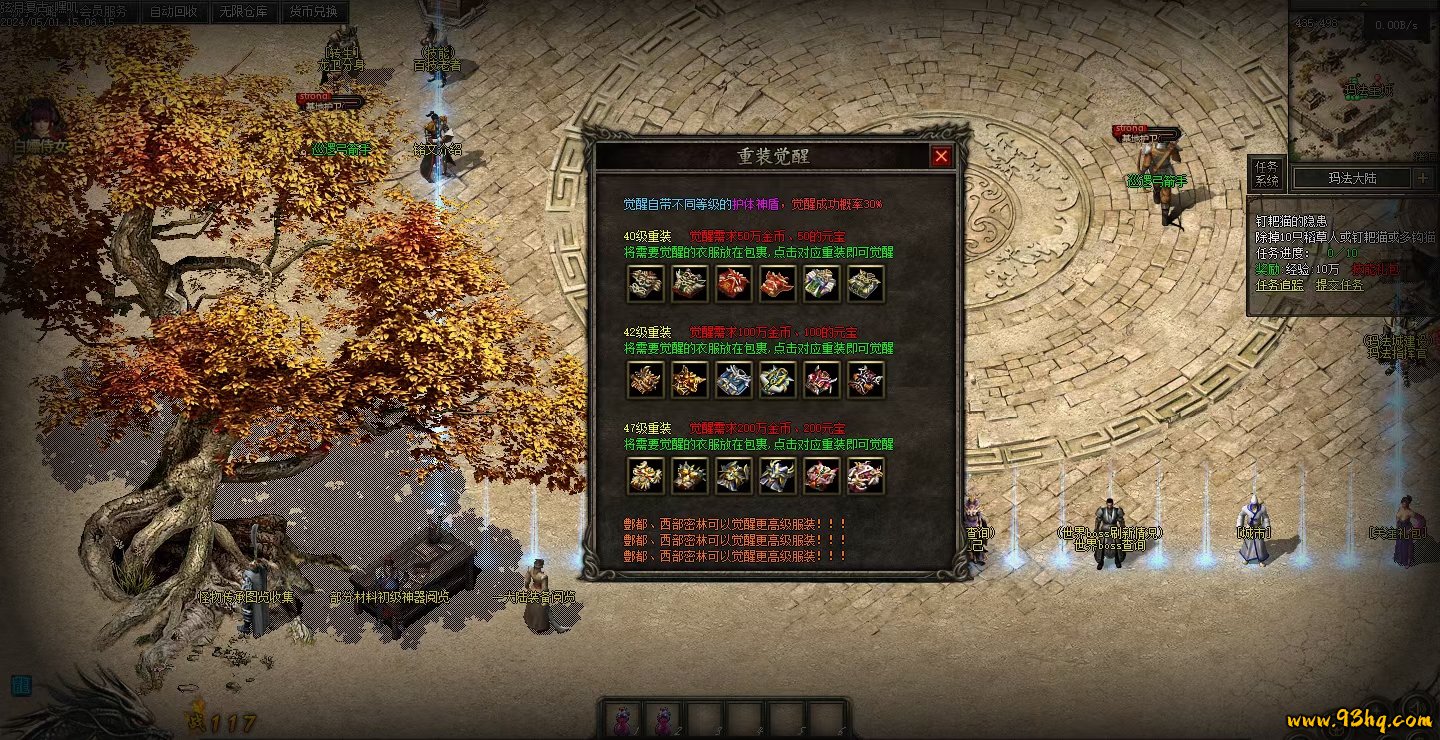Expand the minimap with the plus button
The height and width of the screenshot is (740, 1440).
tap(1423, 178)
